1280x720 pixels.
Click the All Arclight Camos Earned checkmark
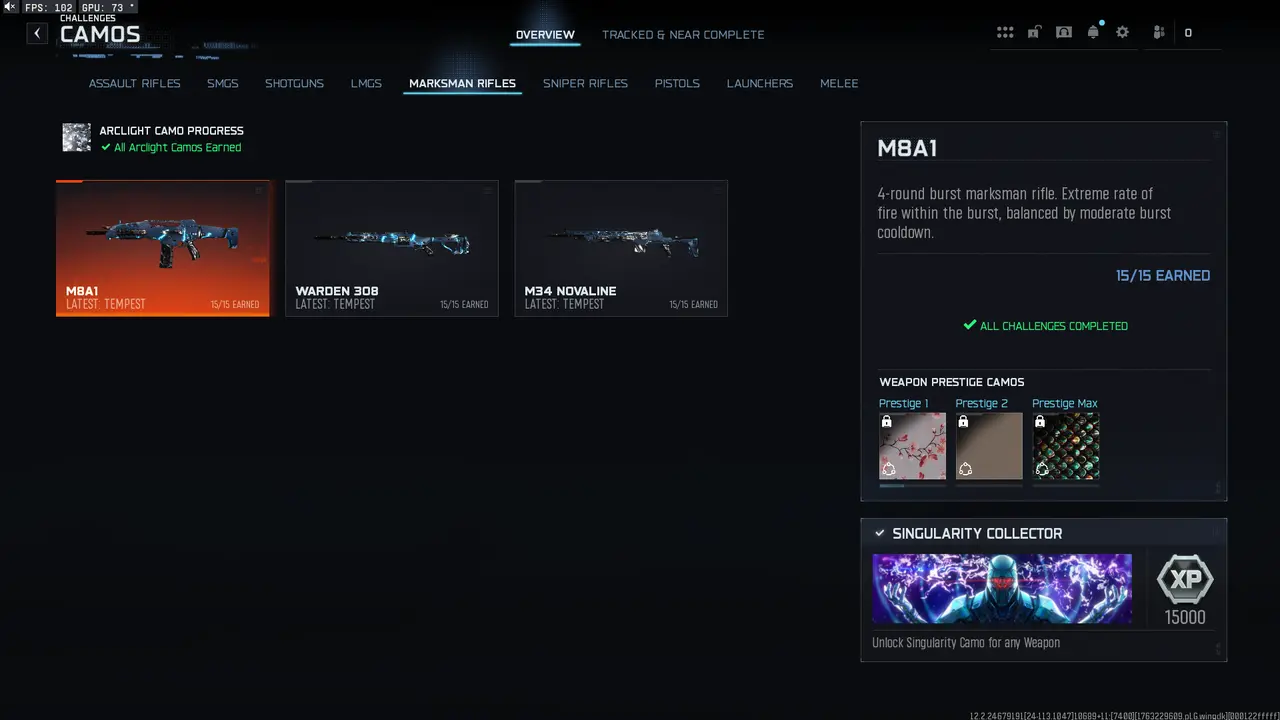click(x=105, y=147)
